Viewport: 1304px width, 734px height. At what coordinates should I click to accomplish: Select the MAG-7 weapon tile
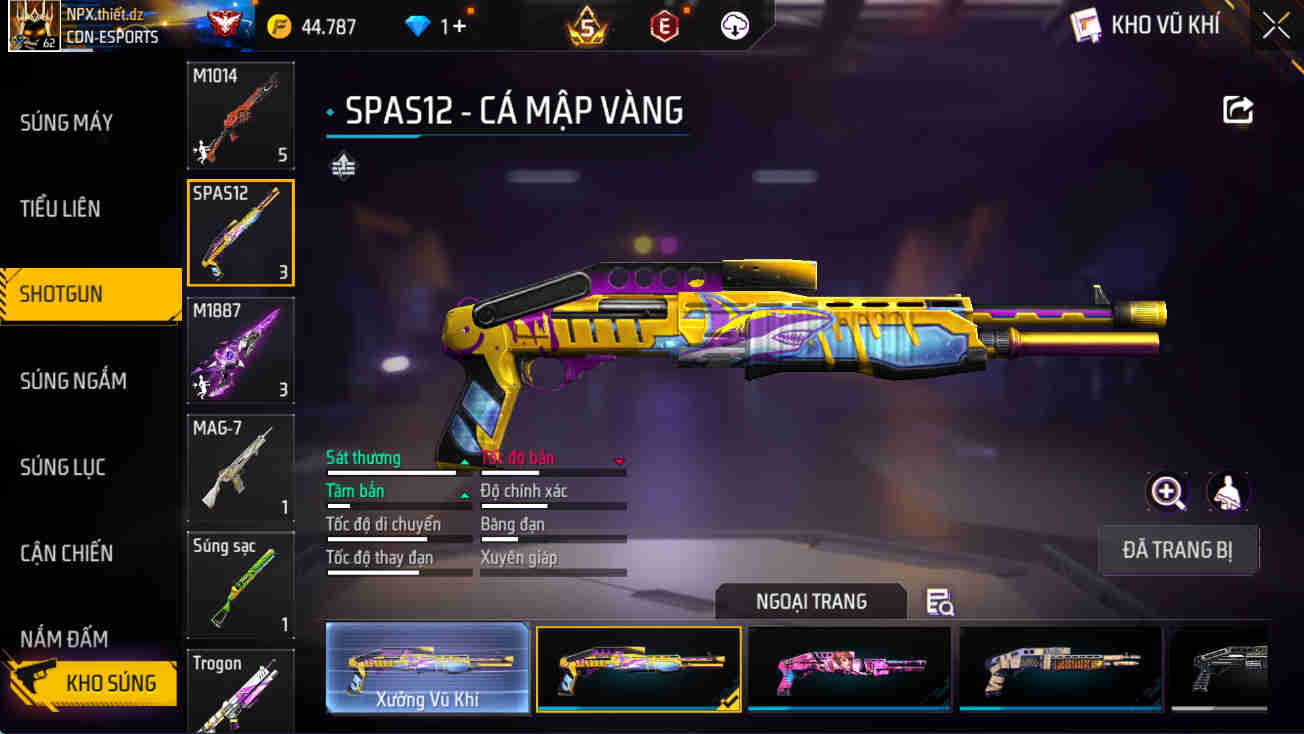[x=240, y=467]
